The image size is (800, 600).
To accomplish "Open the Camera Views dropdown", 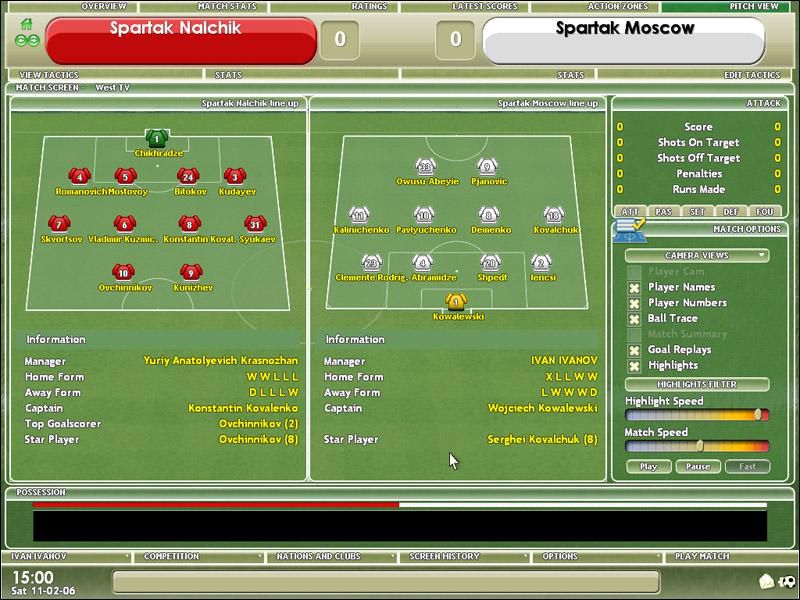I will (697, 256).
